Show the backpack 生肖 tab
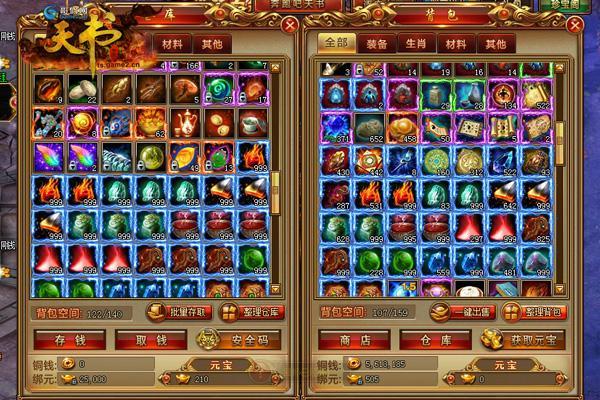 pyautogui.click(x=416, y=44)
